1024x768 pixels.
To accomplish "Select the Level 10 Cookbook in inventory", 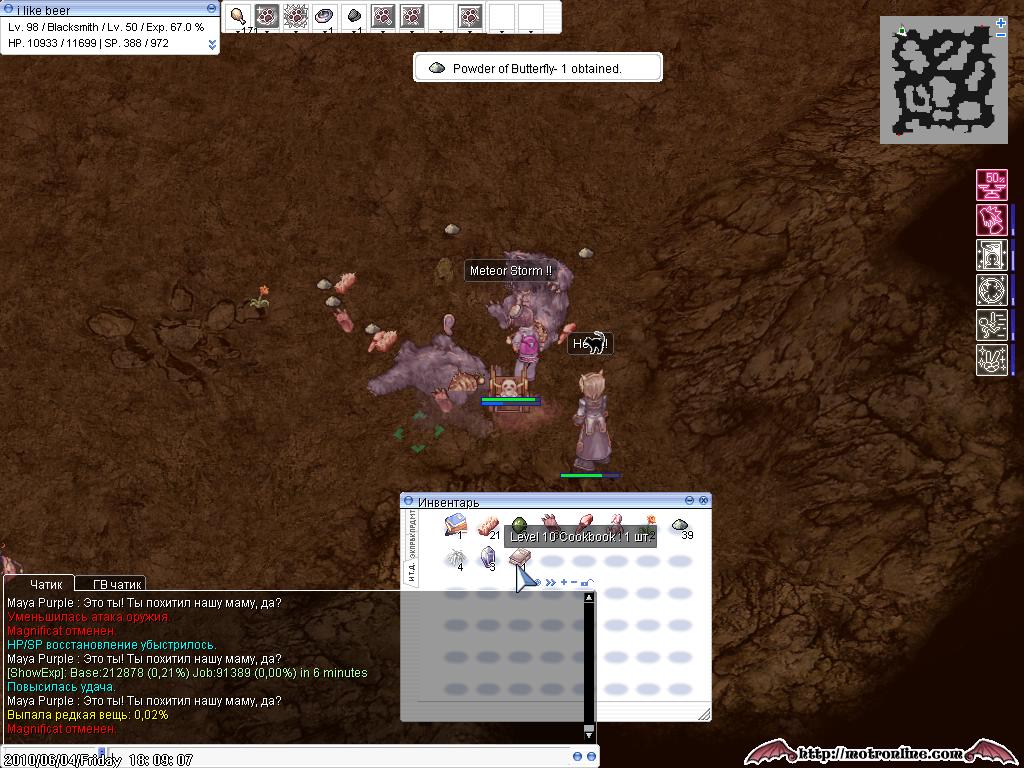I will coord(518,560).
